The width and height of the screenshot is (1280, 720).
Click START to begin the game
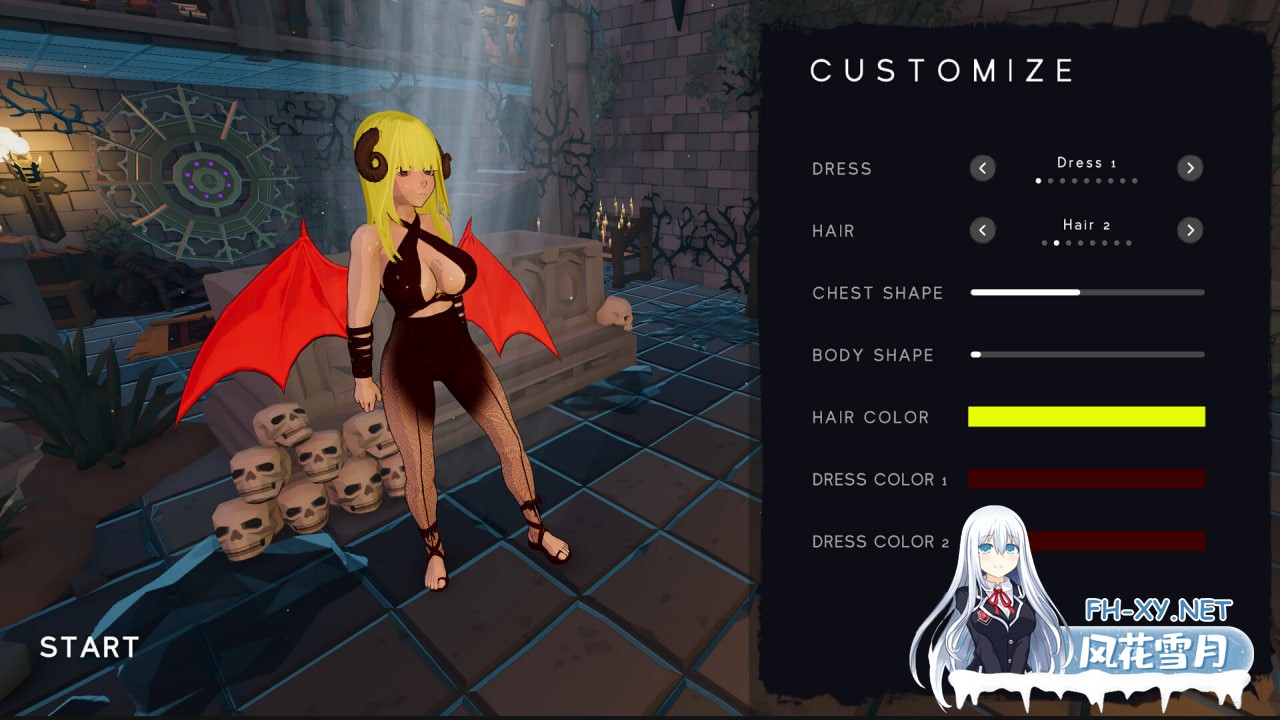tap(89, 647)
